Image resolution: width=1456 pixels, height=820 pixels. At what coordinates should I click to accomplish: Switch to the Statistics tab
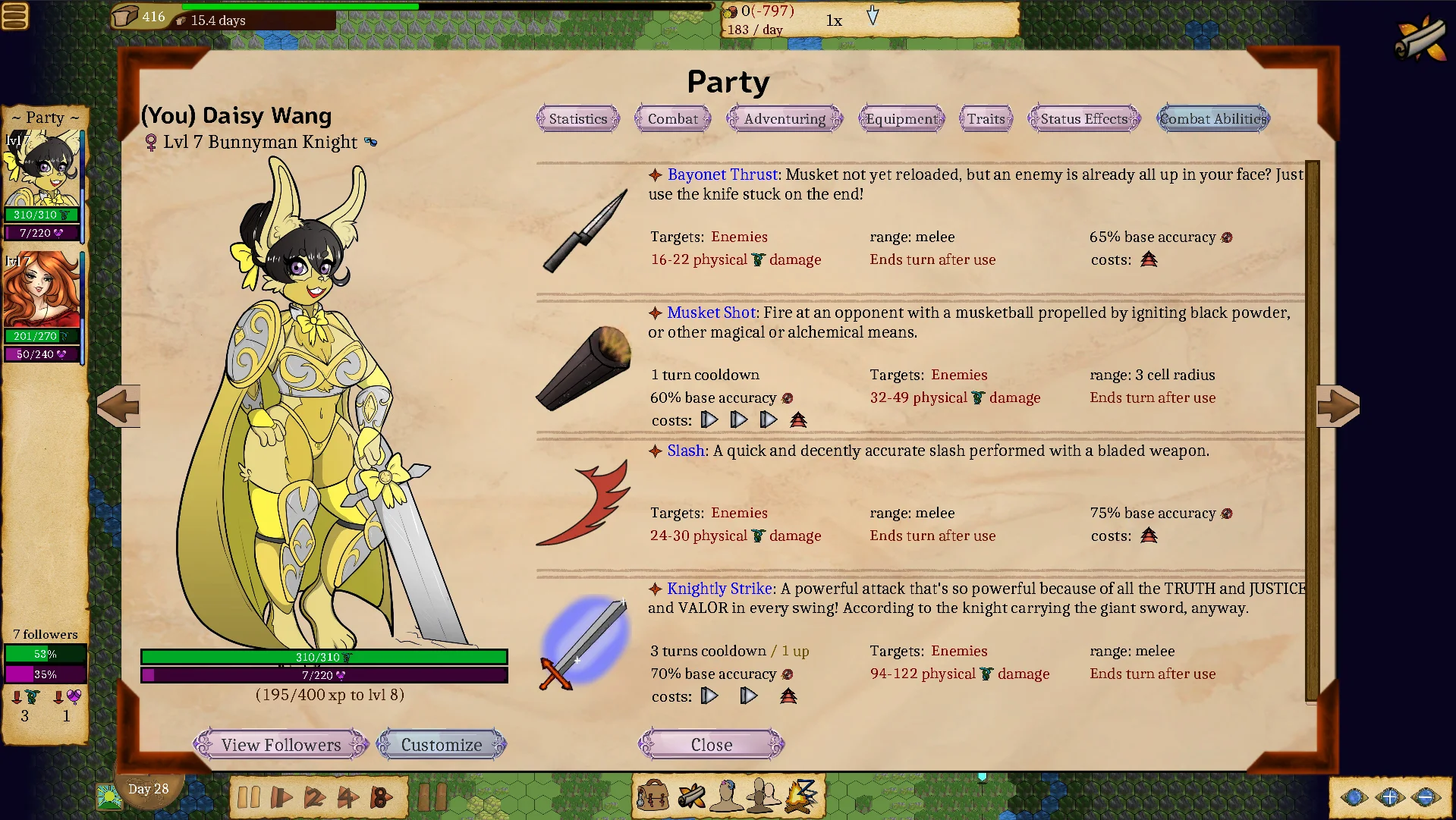577,119
